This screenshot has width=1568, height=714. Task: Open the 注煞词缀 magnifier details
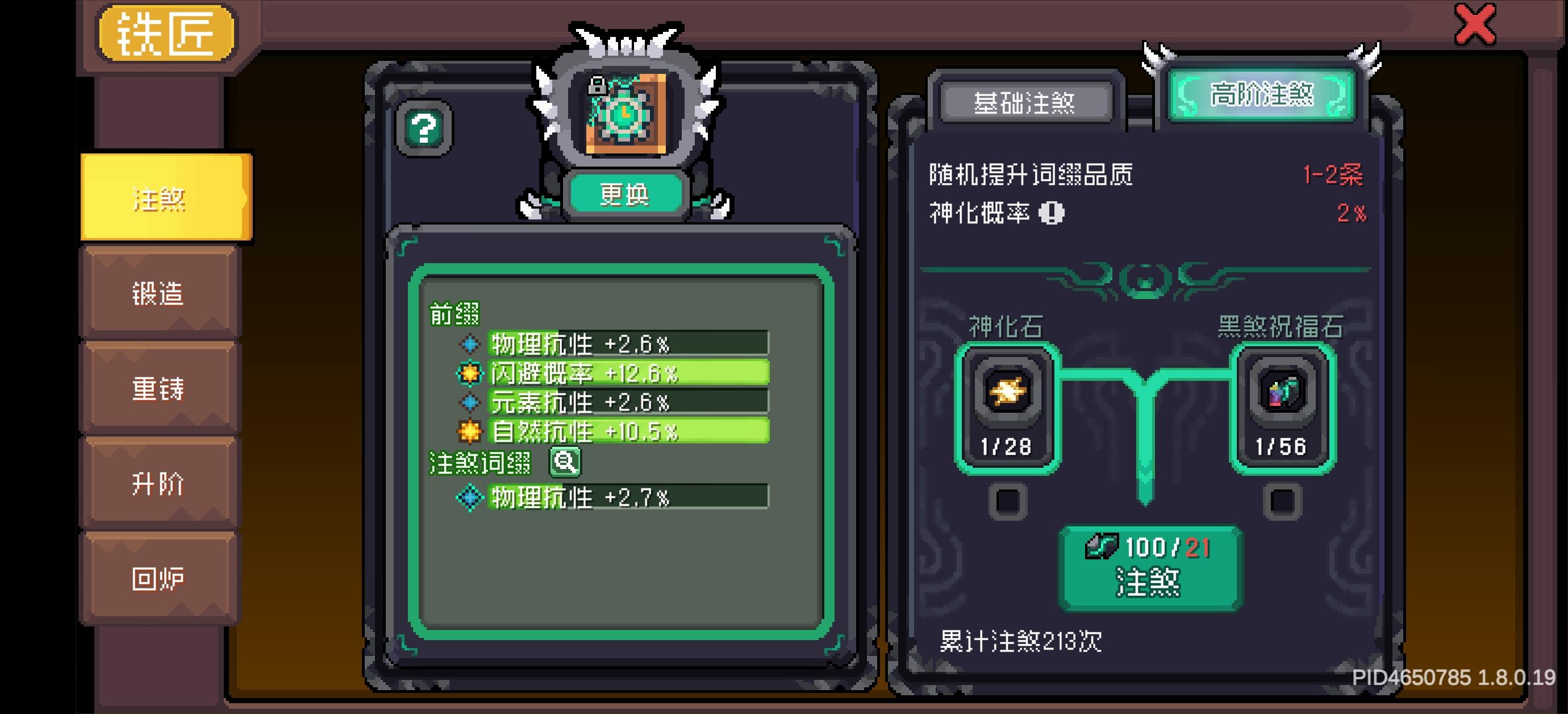[x=566, y=461]
